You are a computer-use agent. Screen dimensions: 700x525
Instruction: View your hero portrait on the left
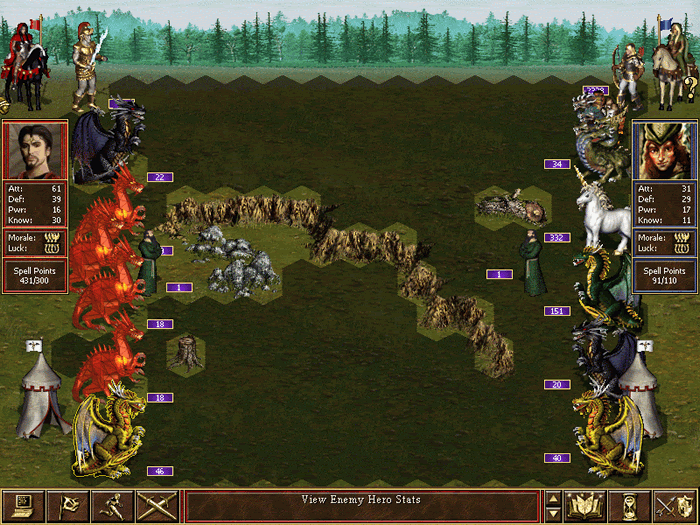(35, 151)
